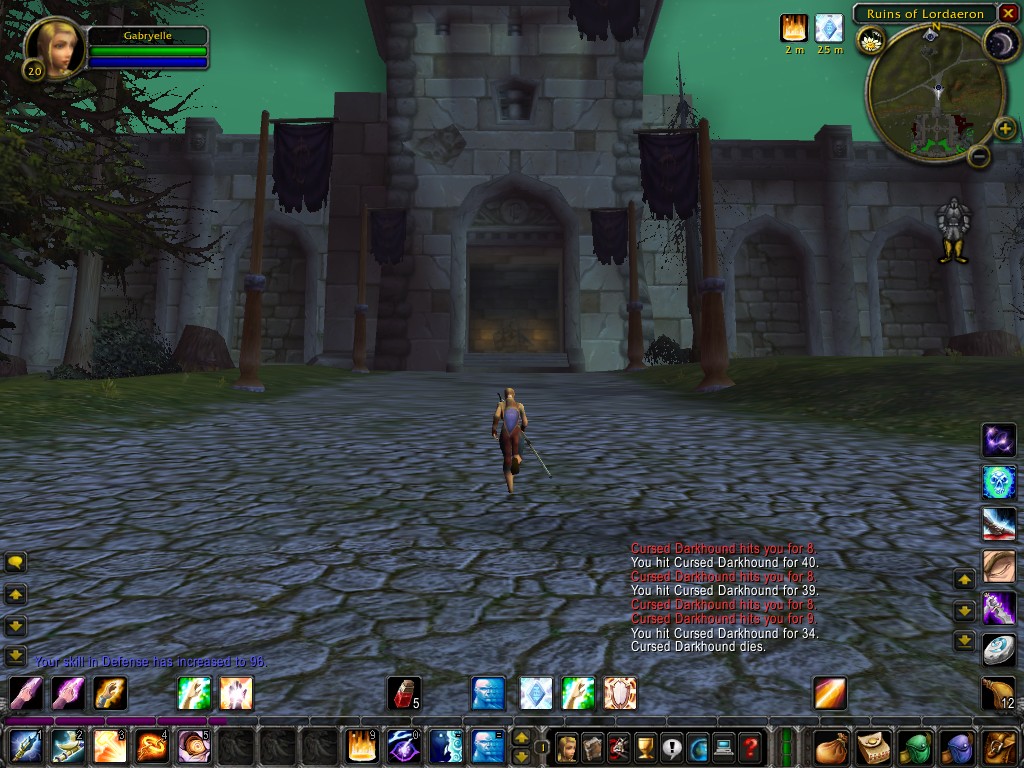This screenshot has width=1024, height=768.
Task: Zoom in the minimap with plus button
Action: click(x=1005, y=128)
